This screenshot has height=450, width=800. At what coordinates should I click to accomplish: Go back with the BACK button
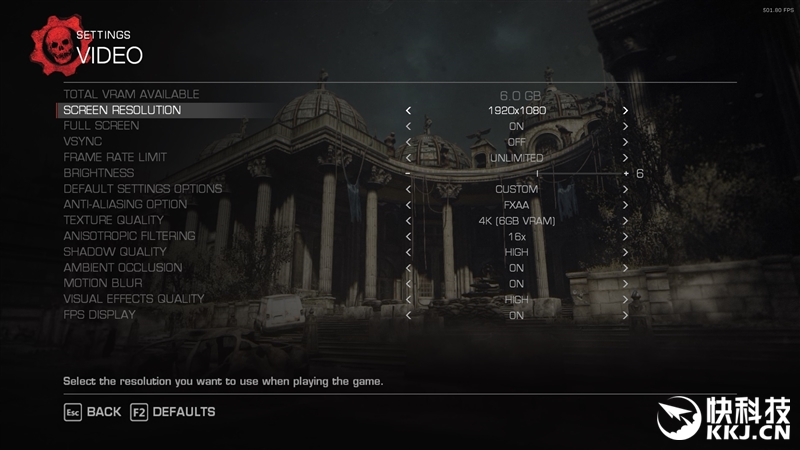pos(92,412)
